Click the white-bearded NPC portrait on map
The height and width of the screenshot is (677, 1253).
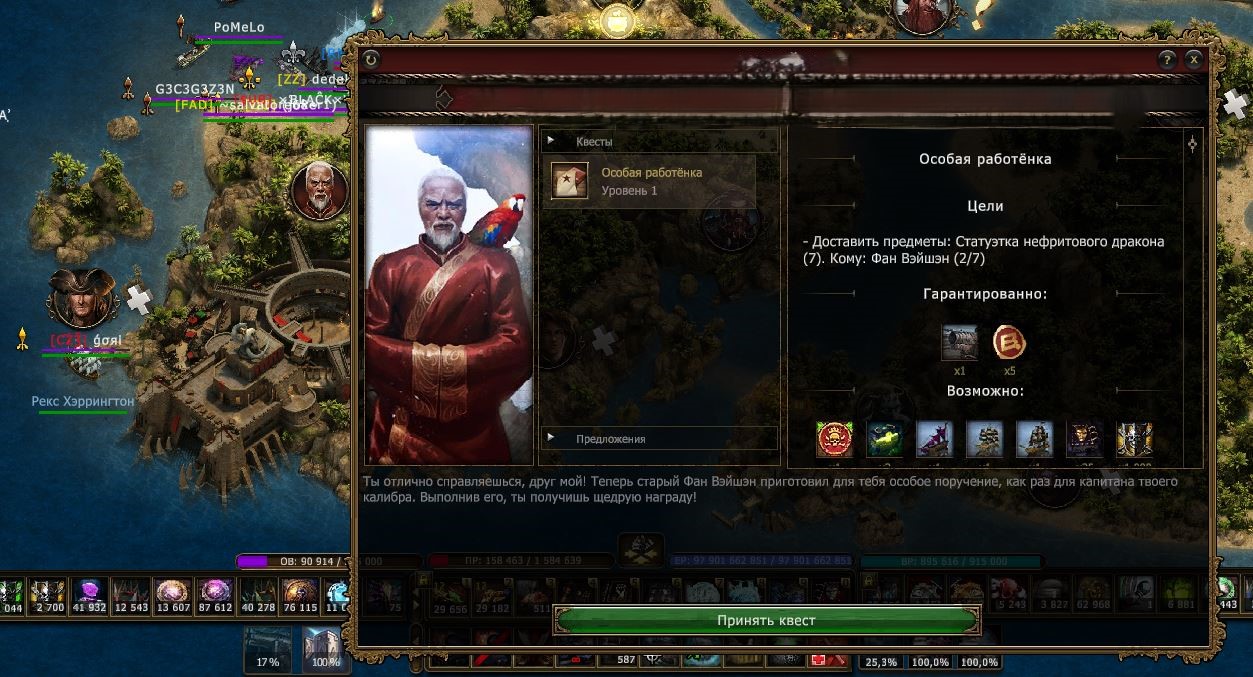tap(320, 190)
